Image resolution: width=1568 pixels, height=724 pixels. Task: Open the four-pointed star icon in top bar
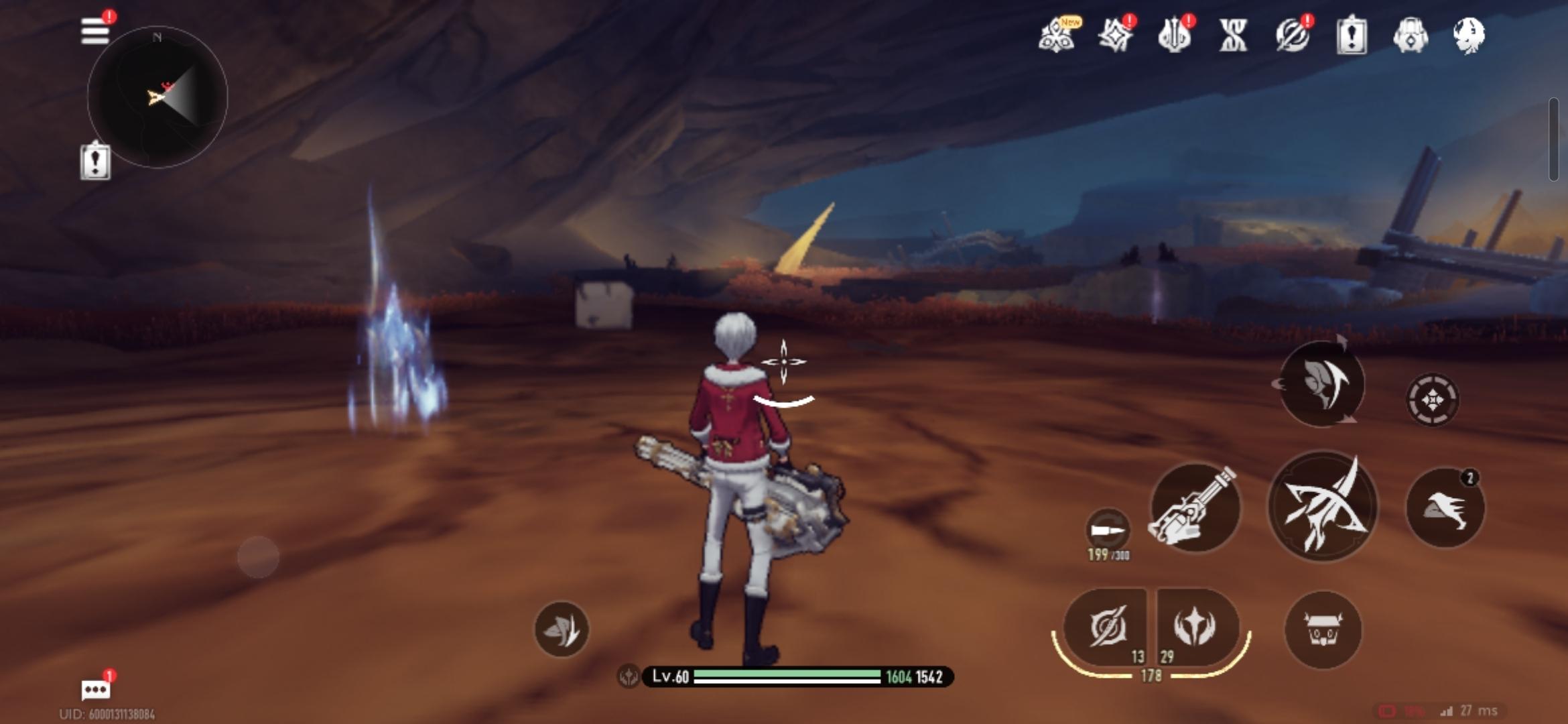[x=1116, y=35]
